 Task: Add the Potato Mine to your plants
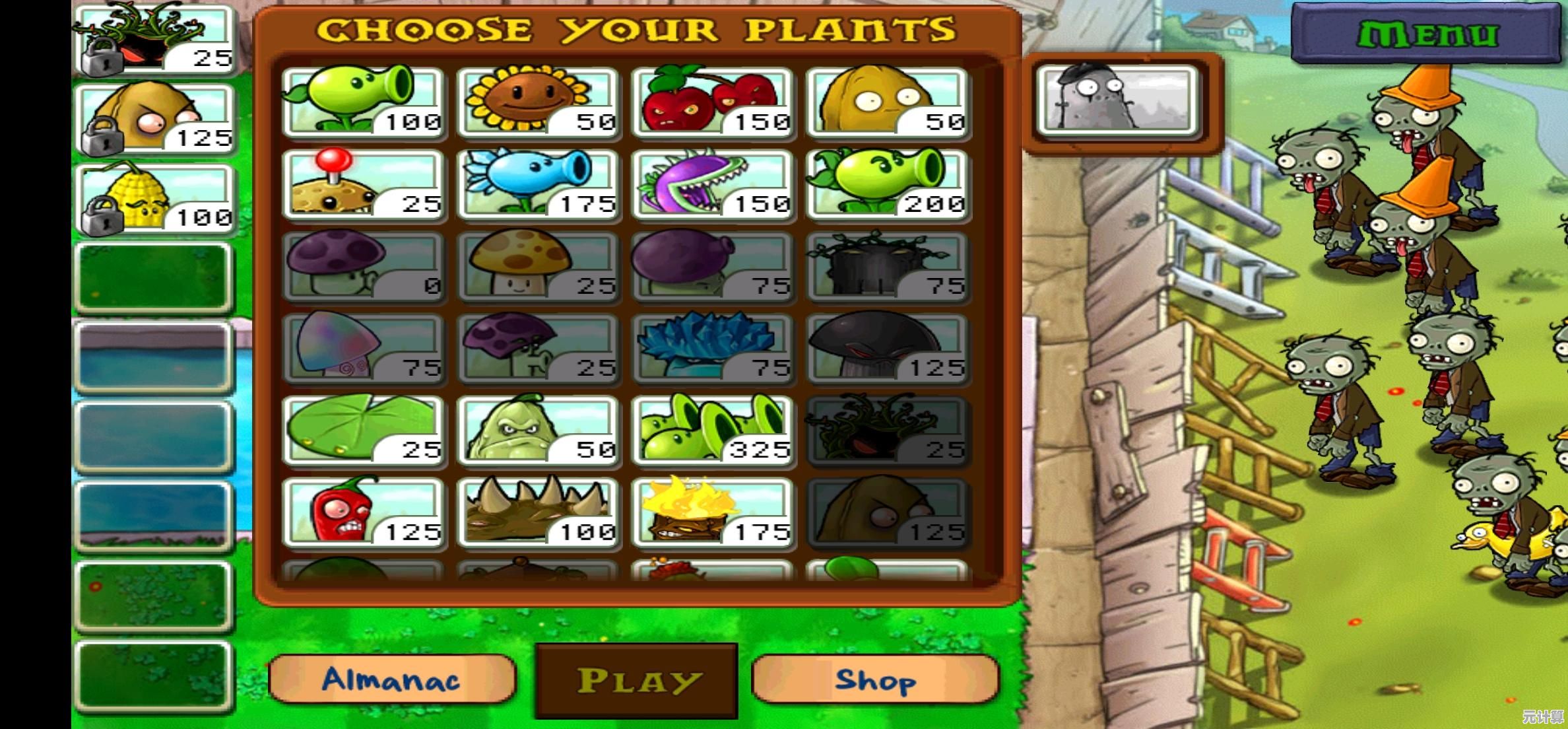[x=363, y=185]
